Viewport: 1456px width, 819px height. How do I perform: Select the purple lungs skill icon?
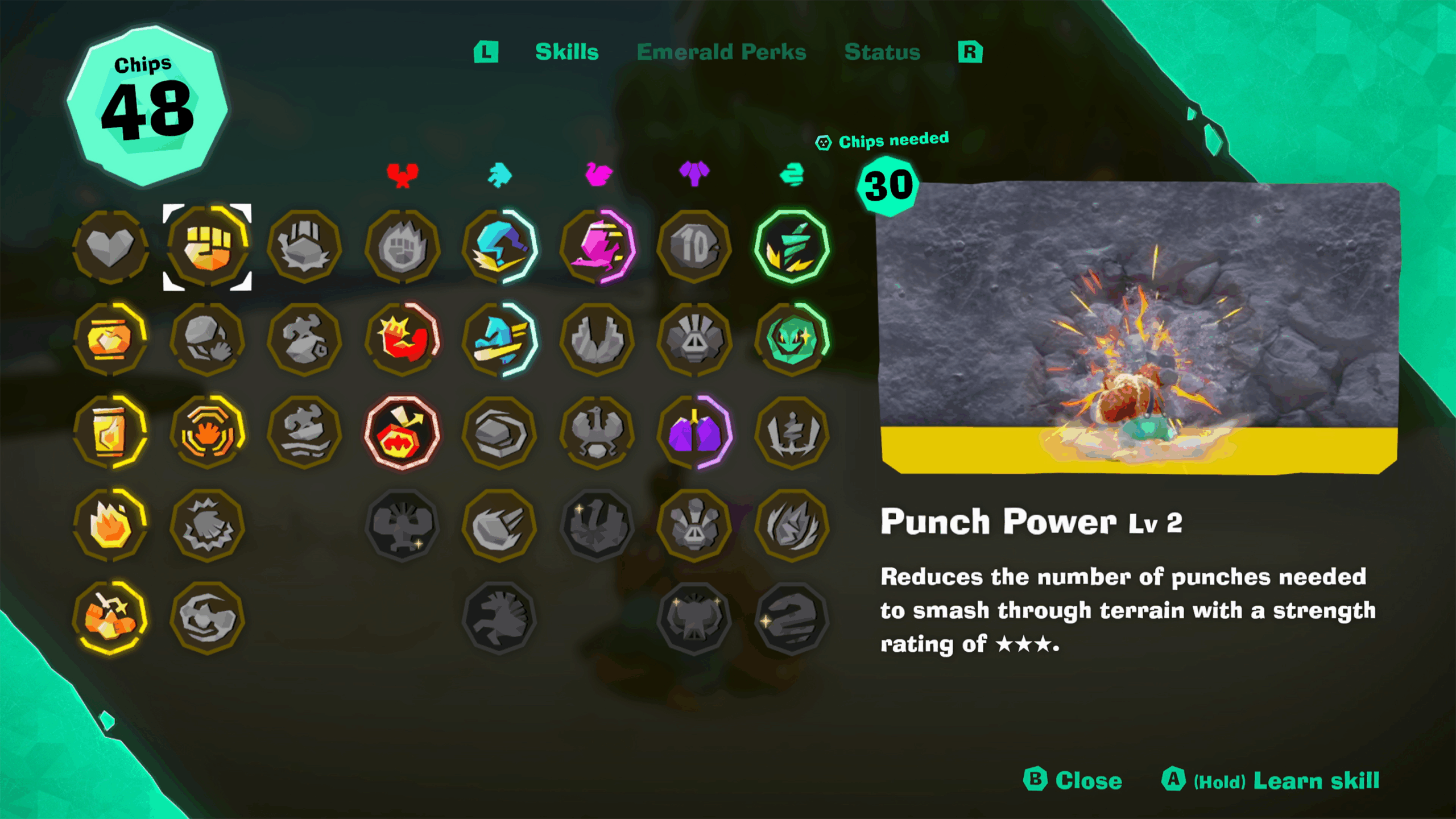point(694,433)
